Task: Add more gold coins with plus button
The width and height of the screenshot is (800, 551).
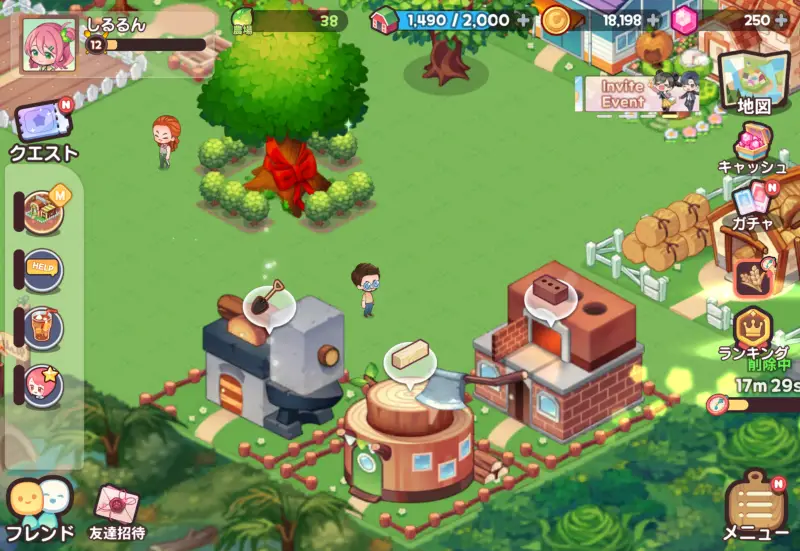Action: click(653, 19)
